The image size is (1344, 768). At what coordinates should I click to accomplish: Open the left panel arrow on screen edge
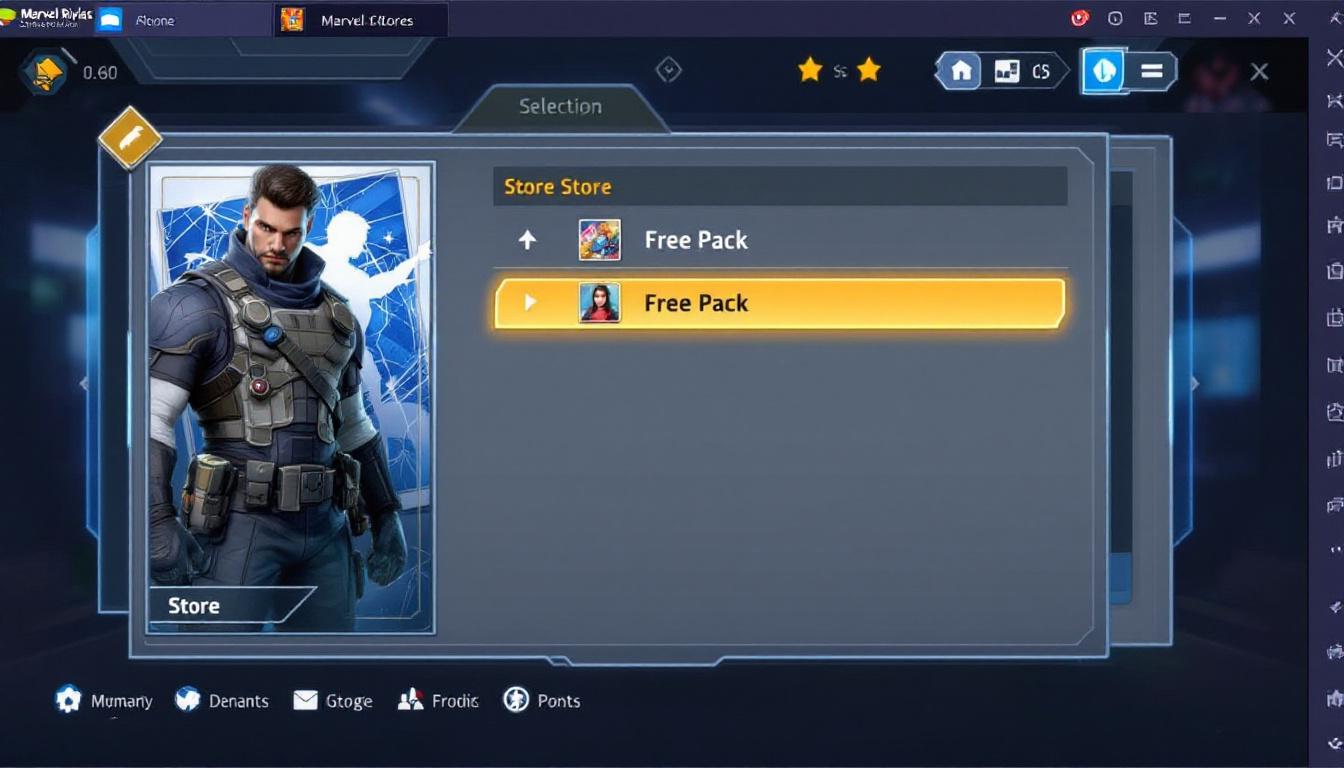click(x=84, y=384)
